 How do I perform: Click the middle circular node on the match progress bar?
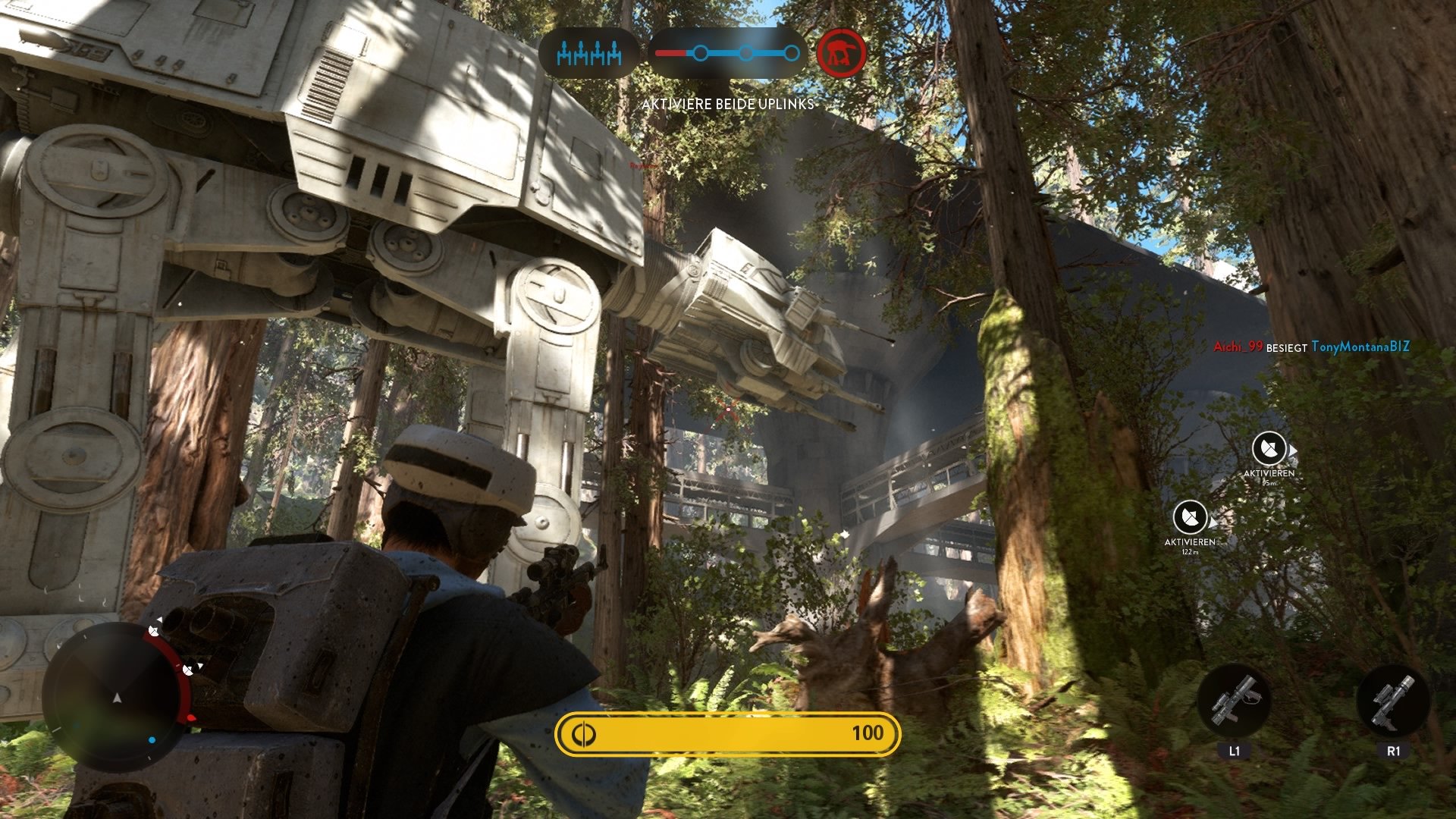tap(745, 53)
